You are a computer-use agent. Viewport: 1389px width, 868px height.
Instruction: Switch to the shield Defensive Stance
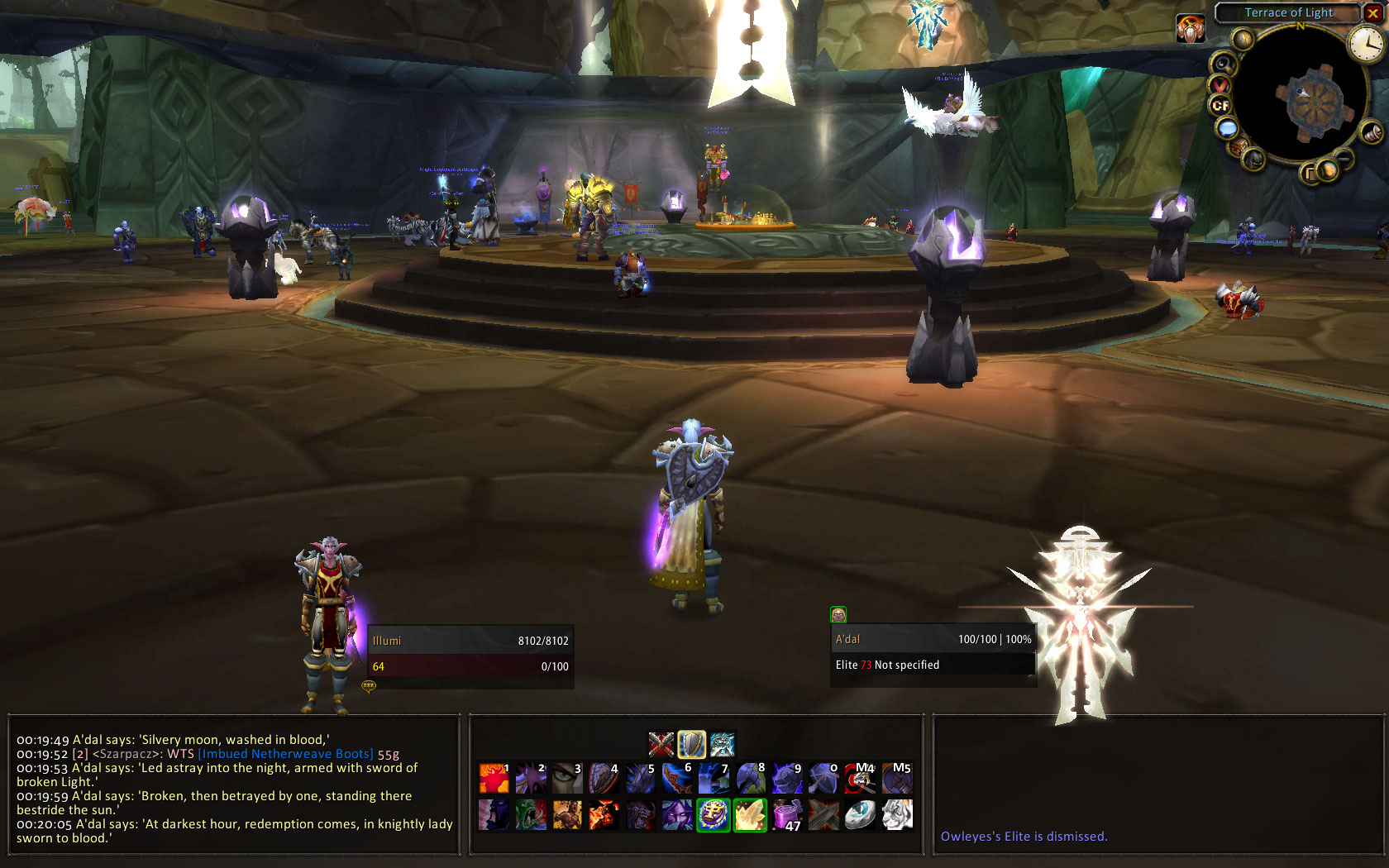692,745
